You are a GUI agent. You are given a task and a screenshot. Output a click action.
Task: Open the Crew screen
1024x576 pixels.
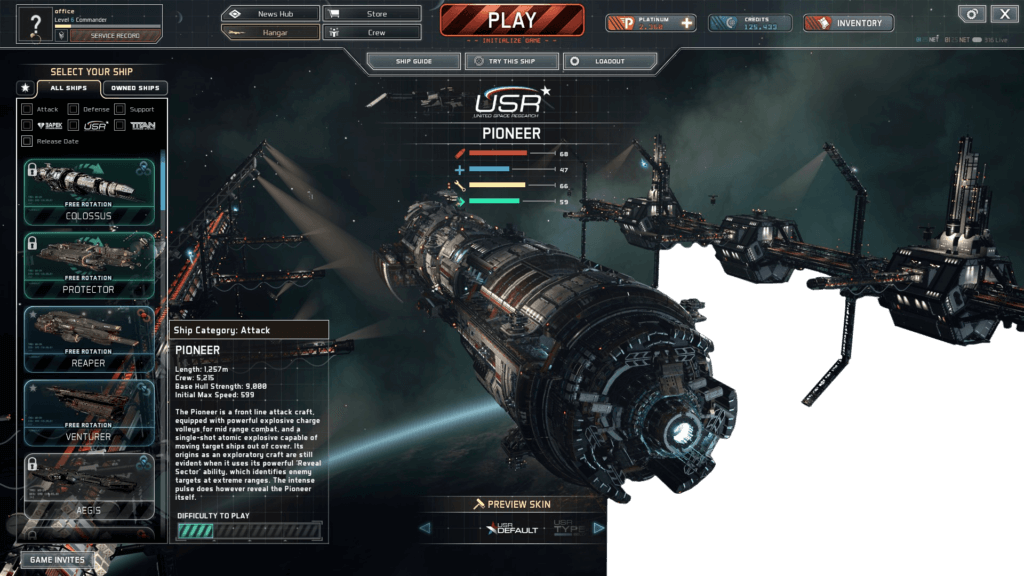[372, 32]
